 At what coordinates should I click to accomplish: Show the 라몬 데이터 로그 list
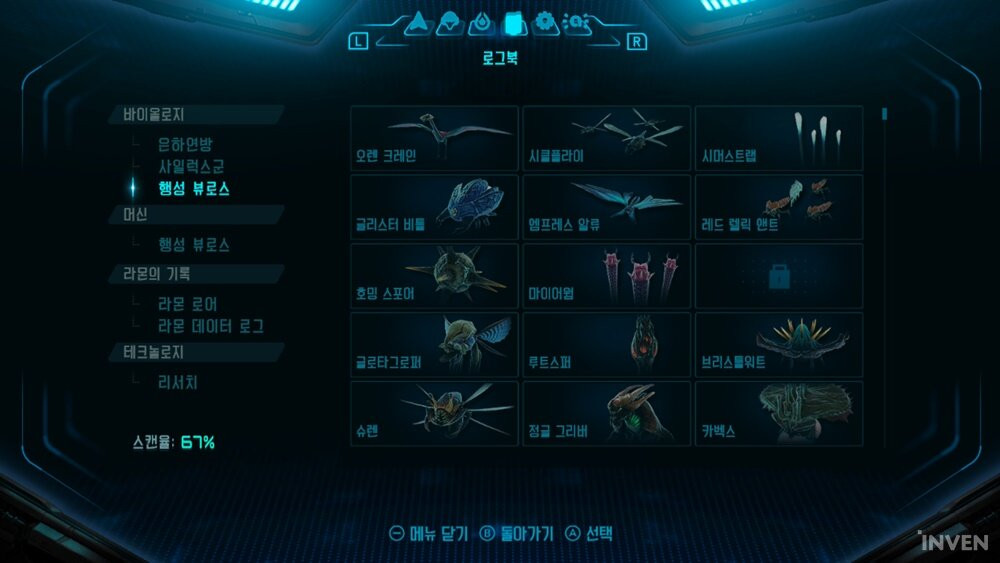pyautogui.click(x=211, y=326)
